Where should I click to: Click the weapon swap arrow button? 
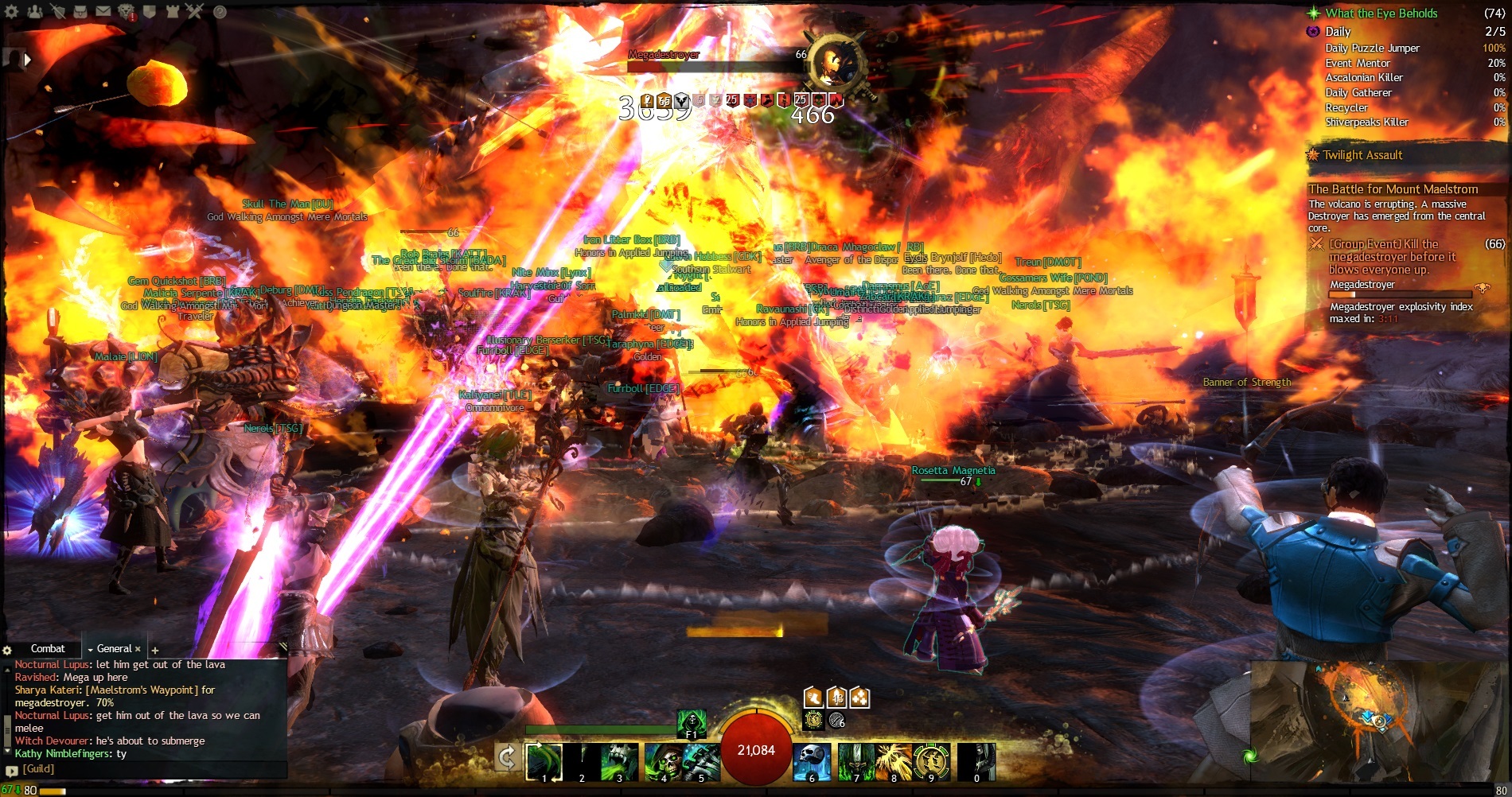coord(506,758)
